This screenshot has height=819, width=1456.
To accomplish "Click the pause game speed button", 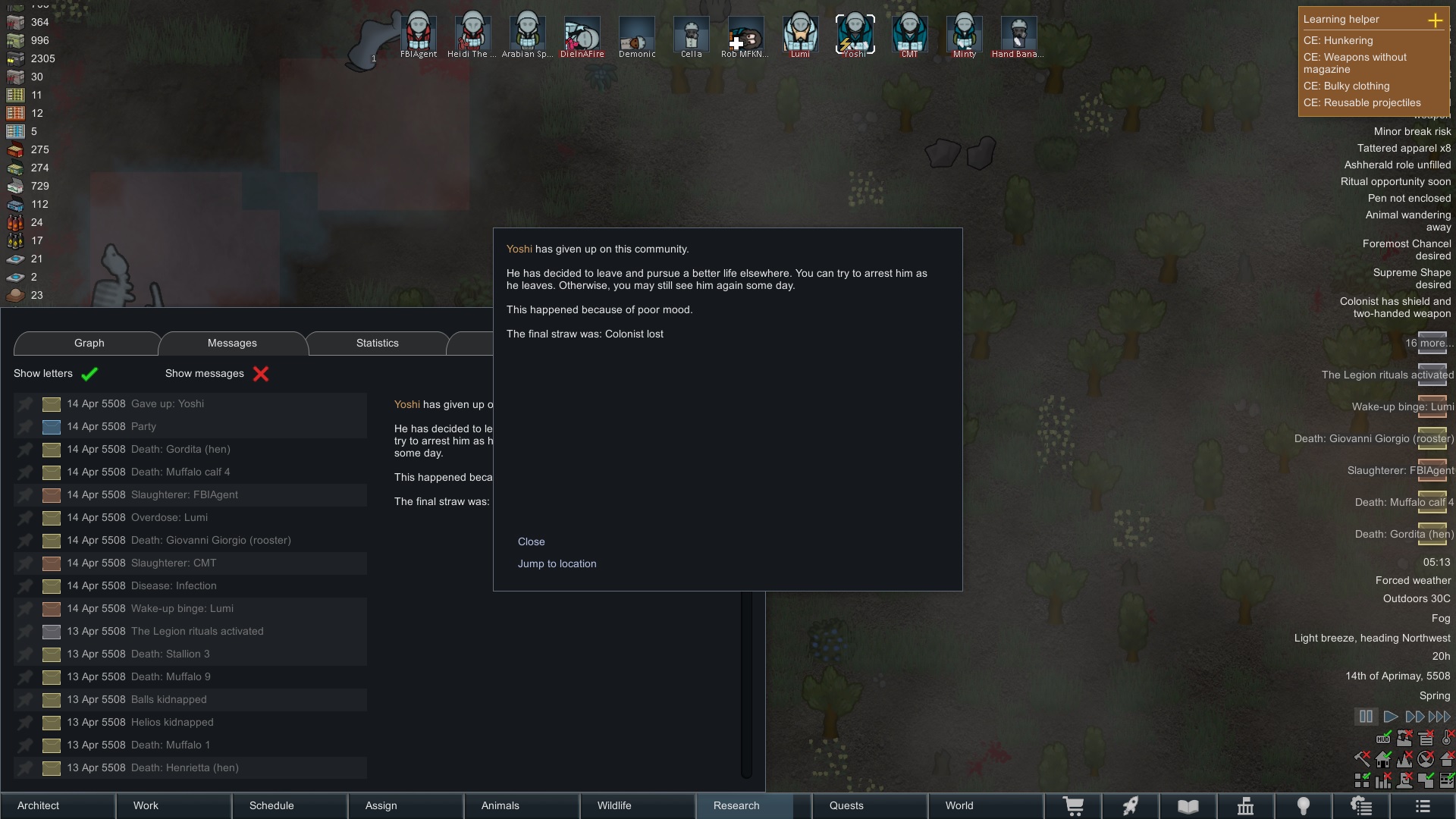I will [1366, 717].
